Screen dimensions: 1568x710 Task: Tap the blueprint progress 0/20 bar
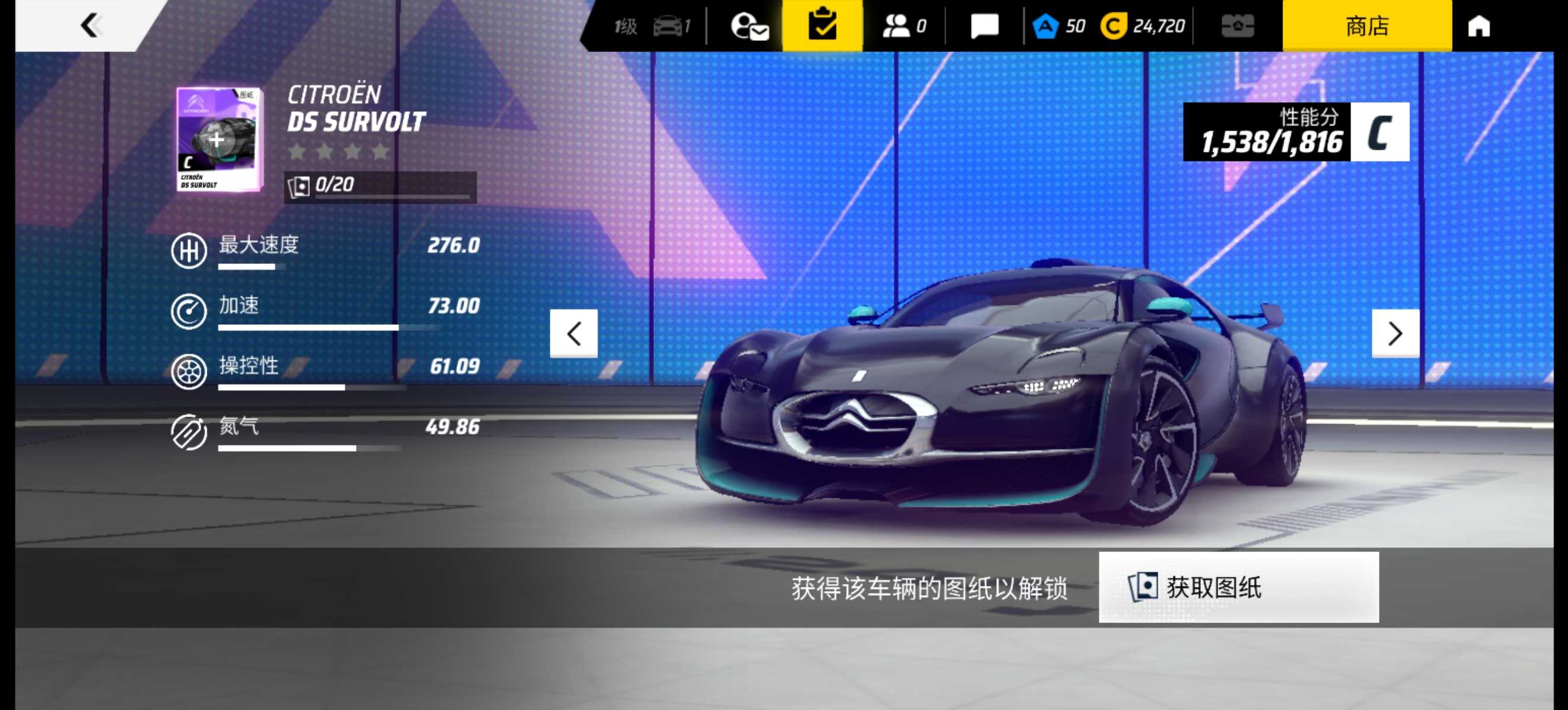coord(380,186)
